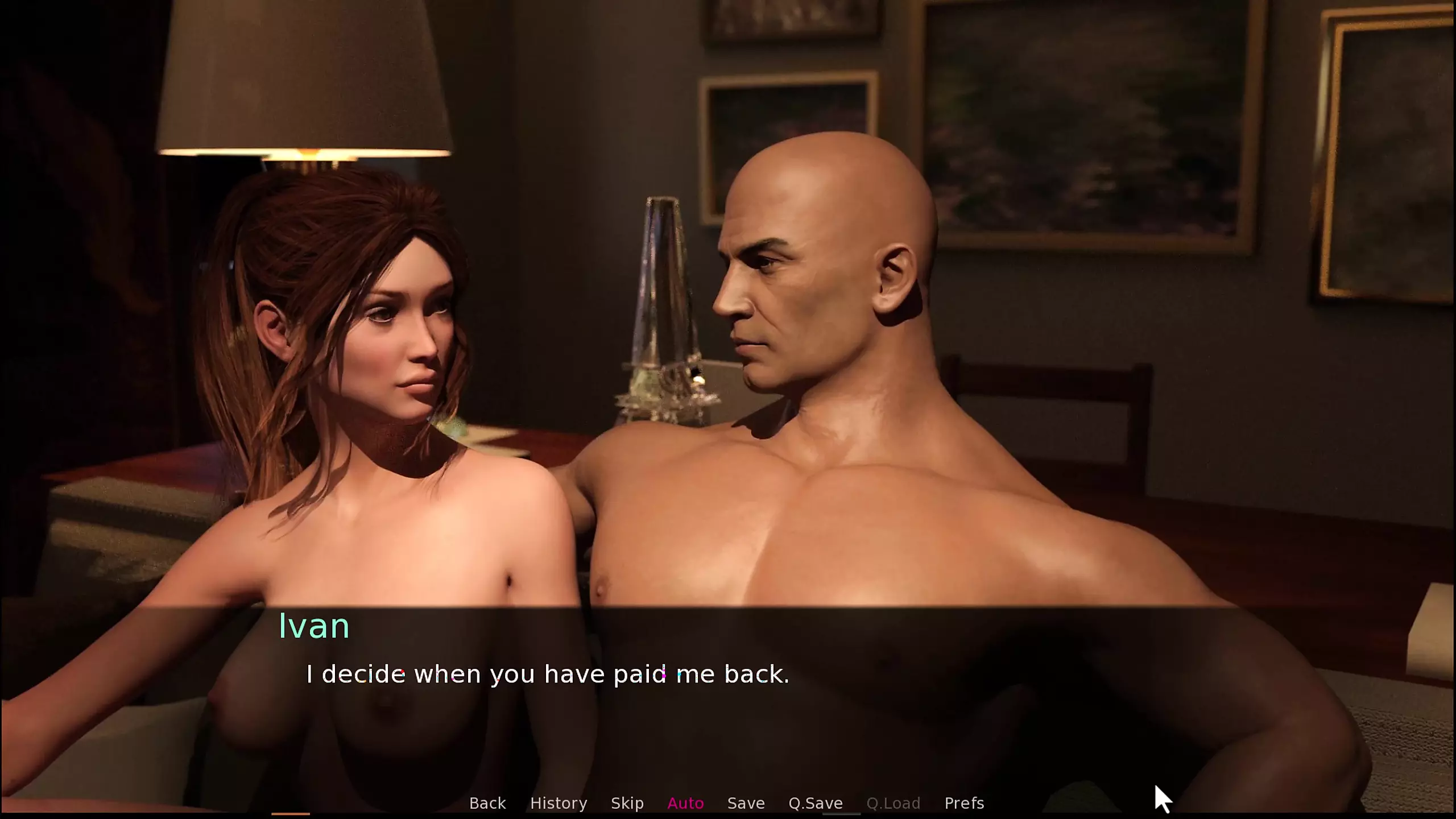1456x819 pixels.
Task: Click Q.Load to quick load
Action: point(894,803)
